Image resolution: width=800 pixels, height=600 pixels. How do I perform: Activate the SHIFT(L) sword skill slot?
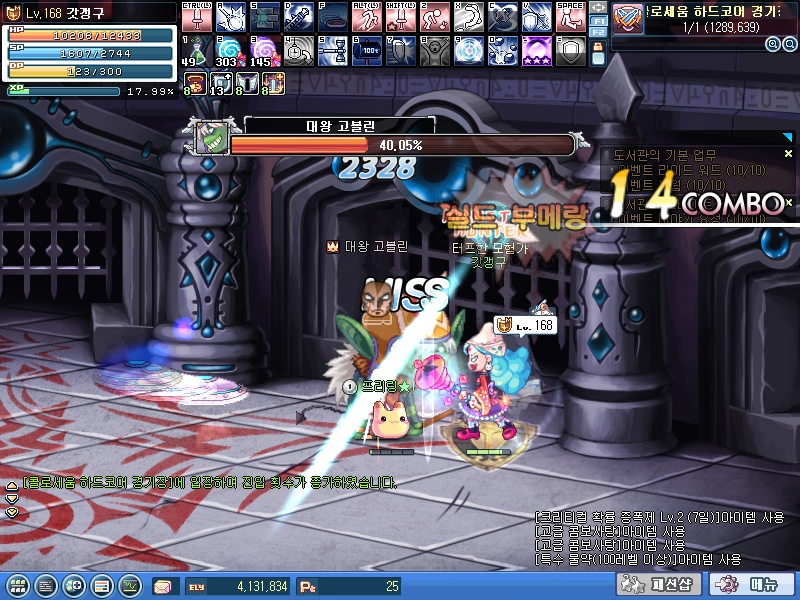400,16
